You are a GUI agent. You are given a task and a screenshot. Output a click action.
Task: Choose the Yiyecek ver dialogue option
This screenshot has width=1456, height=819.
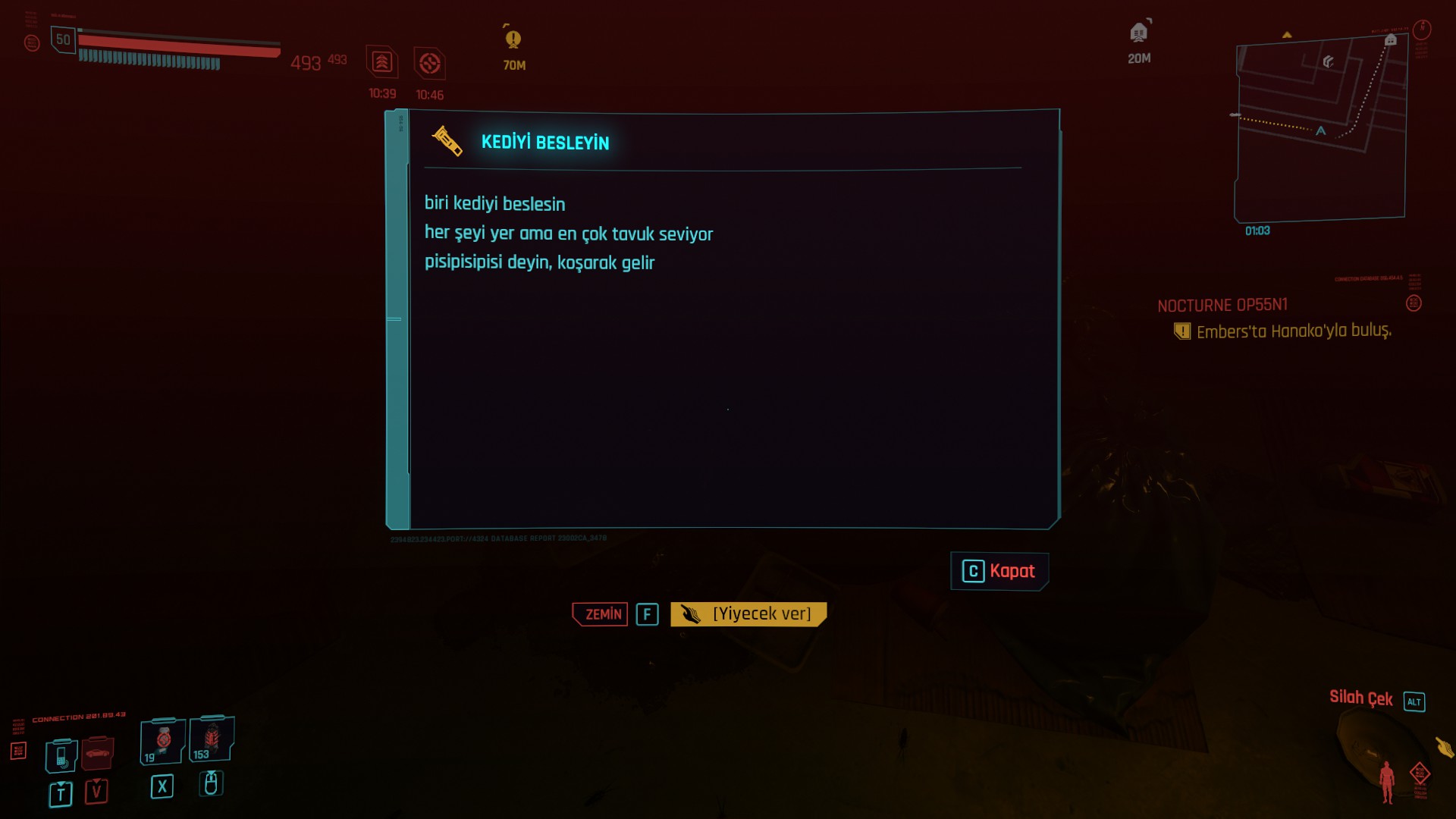pos(748,614)
